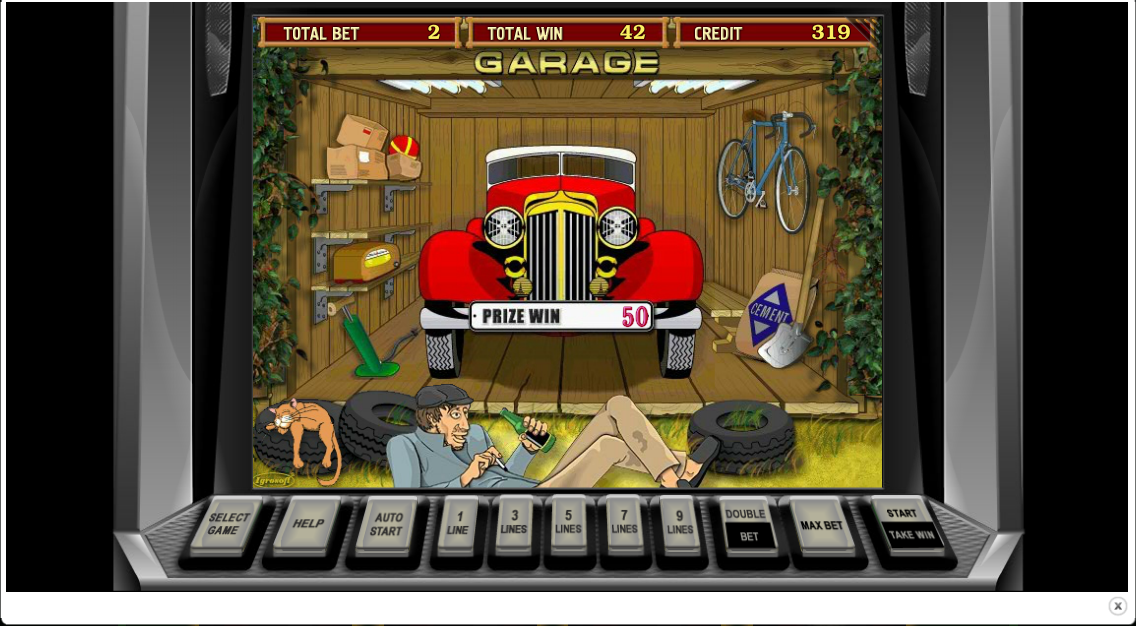Open the Select Game button
Image resolution: width=1136 pixels, height=626 pixels.
click(228, 525)
